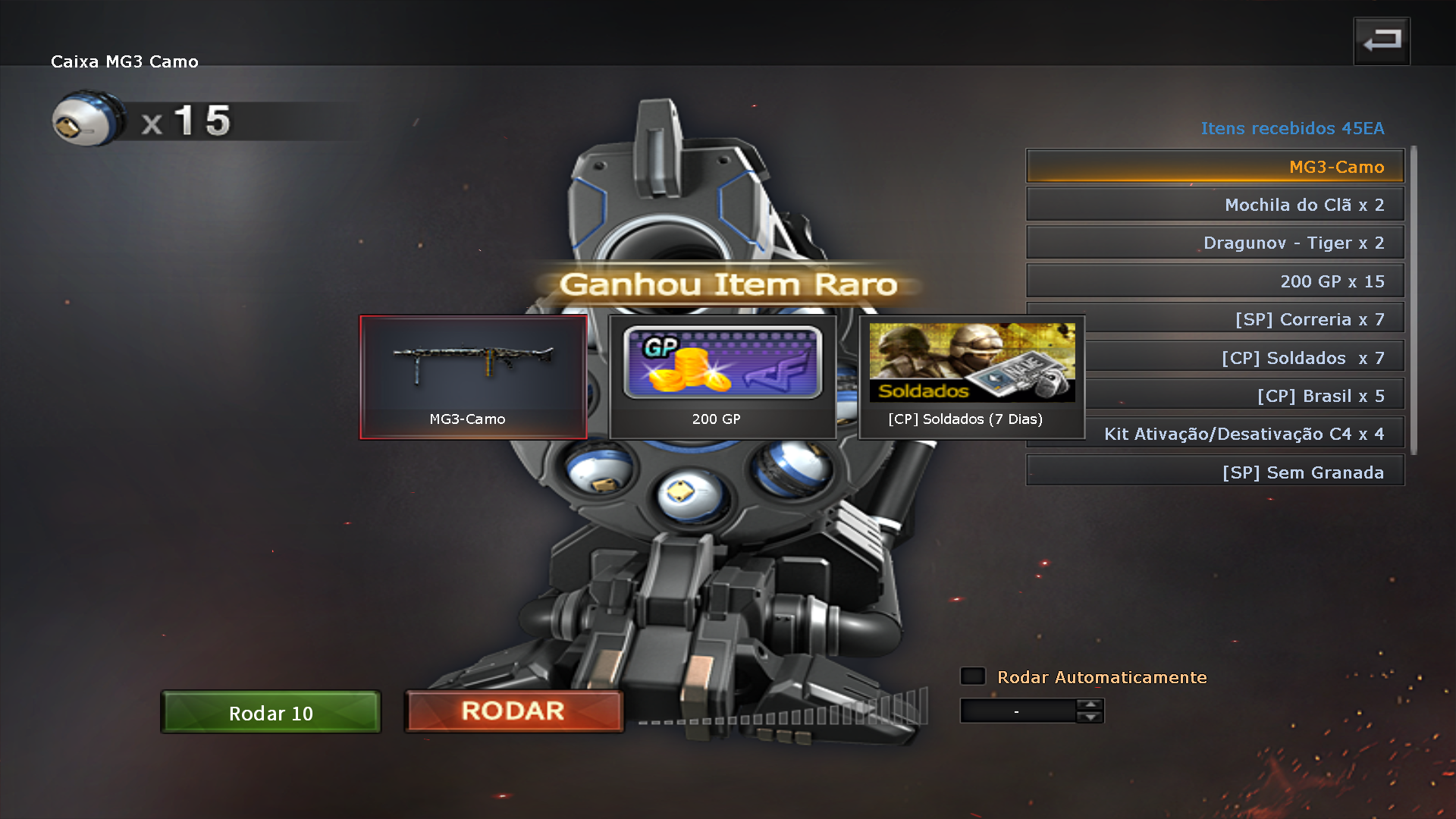
Task: Enable the Rodar Automaticamente checkbox
Action: point(973,676)
